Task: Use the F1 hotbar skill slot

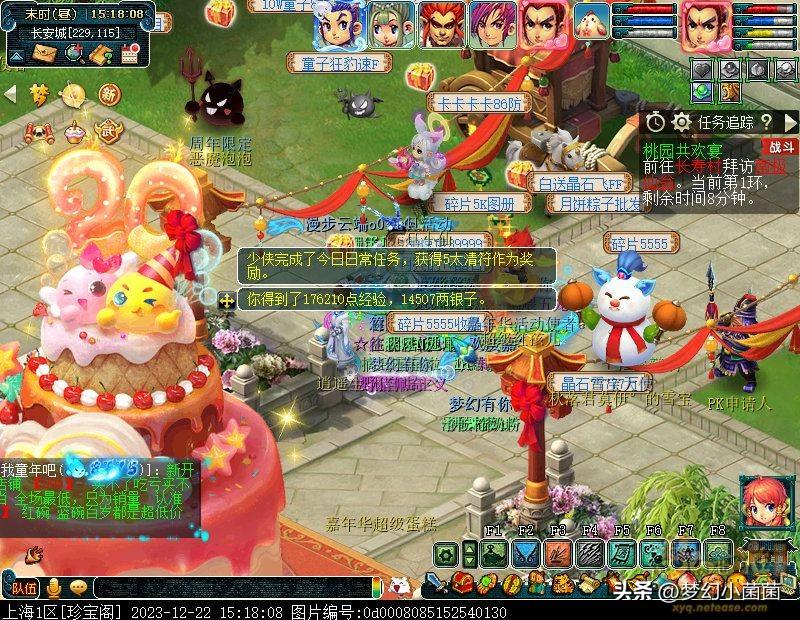Action: click(x=493, y=555)
